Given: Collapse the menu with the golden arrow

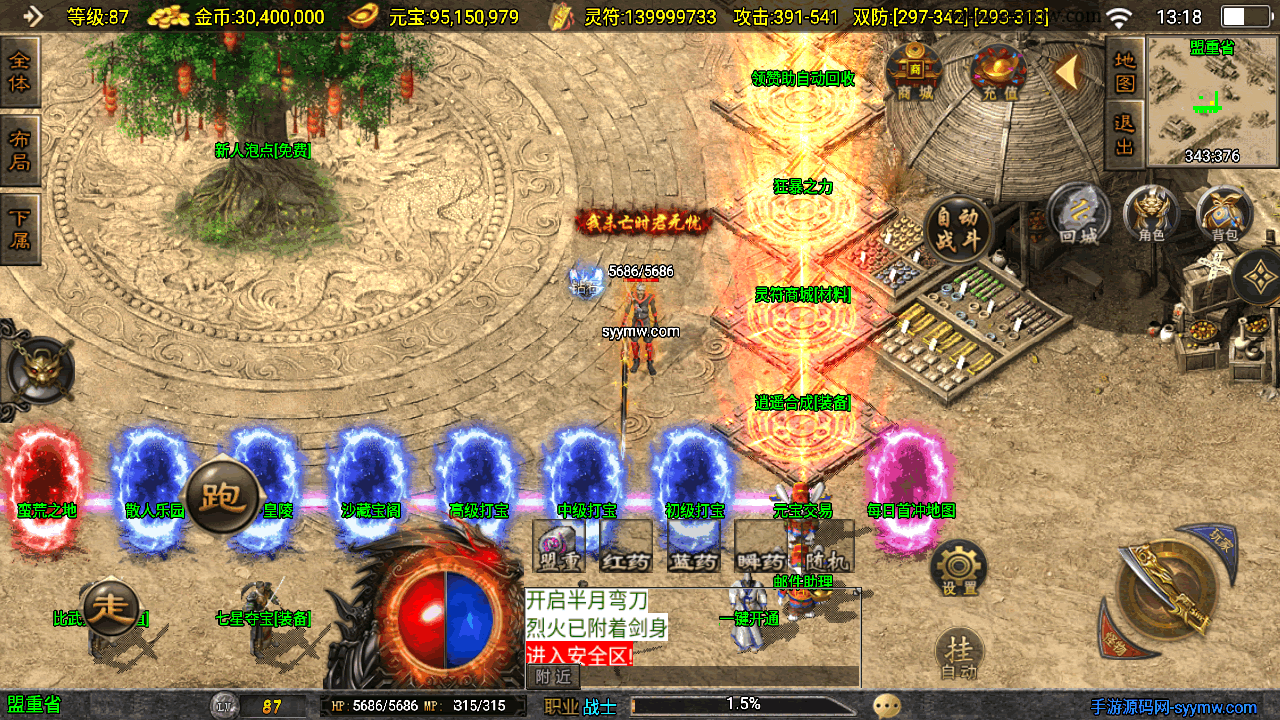Looking at the screenshot, I should [x=1068, y=70].
